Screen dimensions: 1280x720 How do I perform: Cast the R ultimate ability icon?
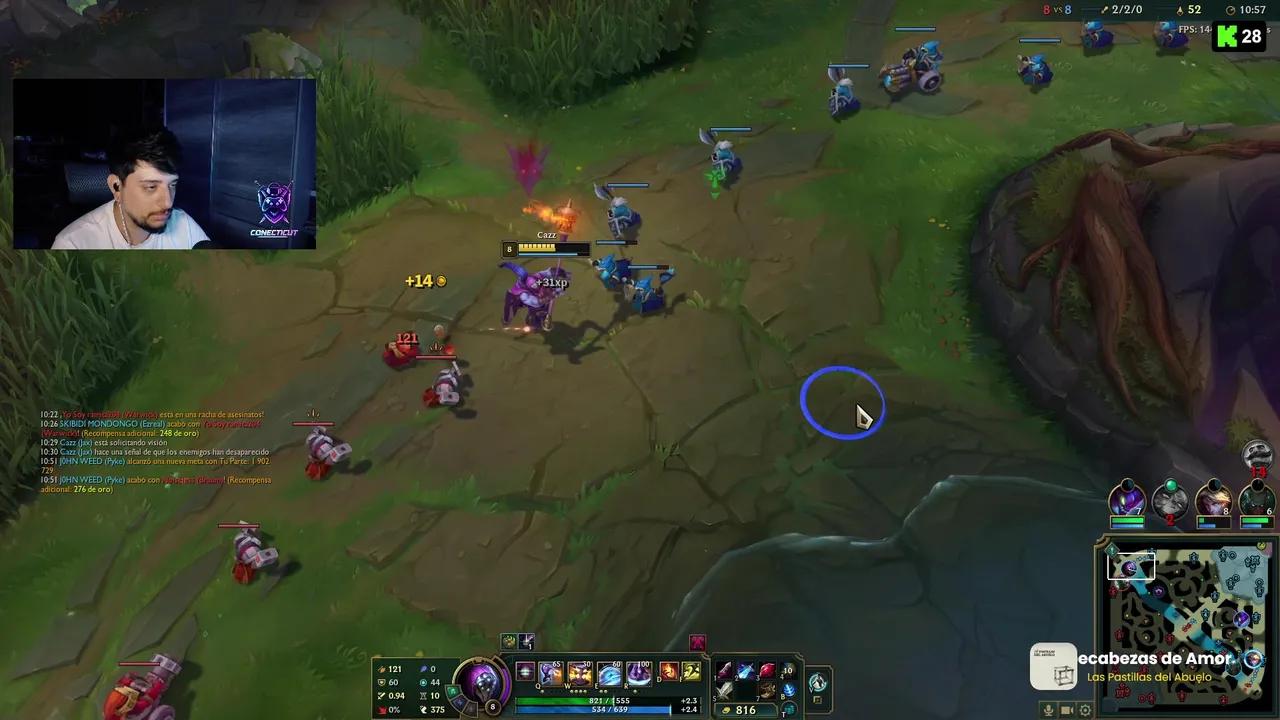[637, 673]
